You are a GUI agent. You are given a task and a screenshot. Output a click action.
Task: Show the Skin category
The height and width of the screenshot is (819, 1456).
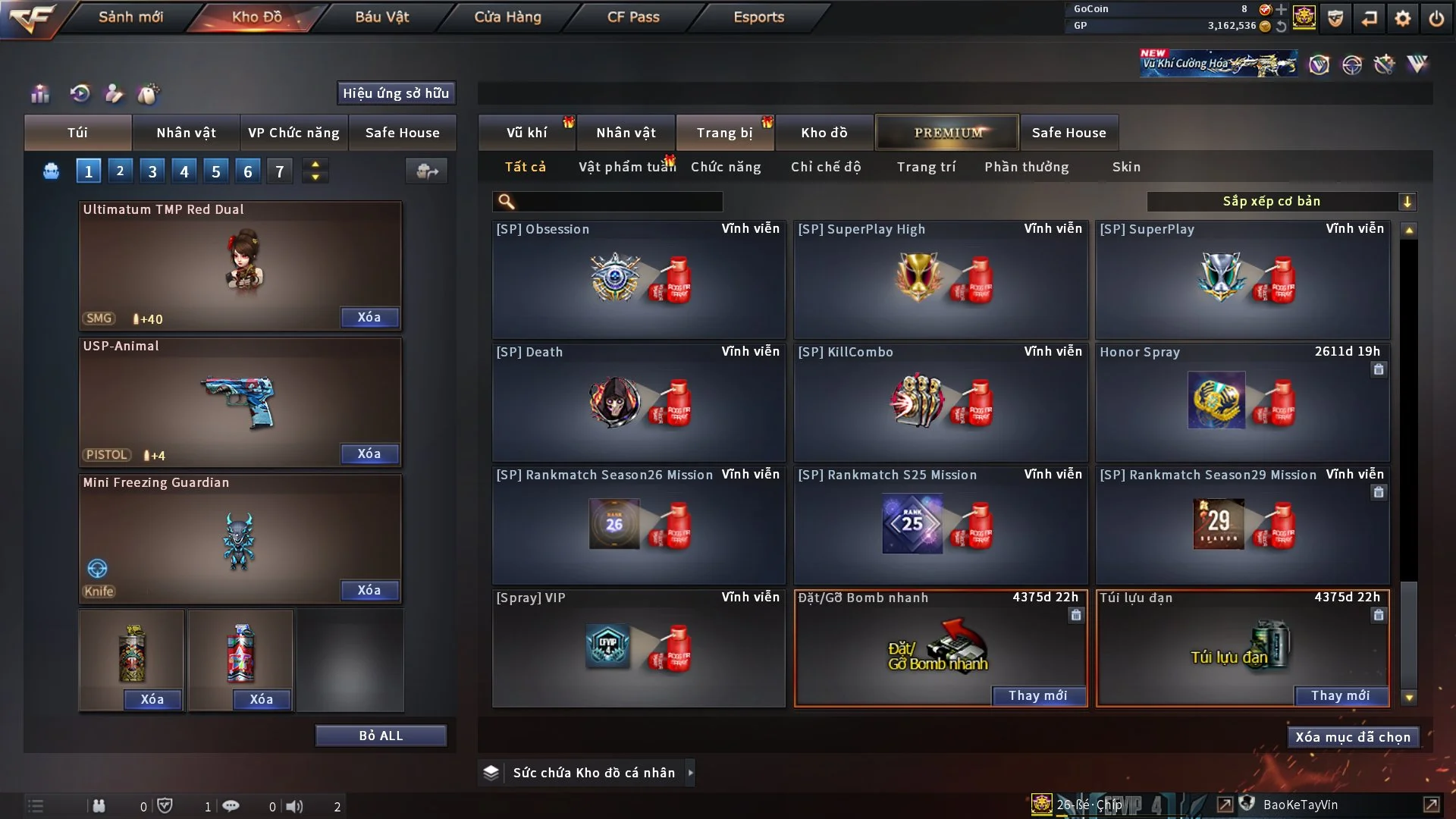pyautogui.click(x=1126, y=167)
